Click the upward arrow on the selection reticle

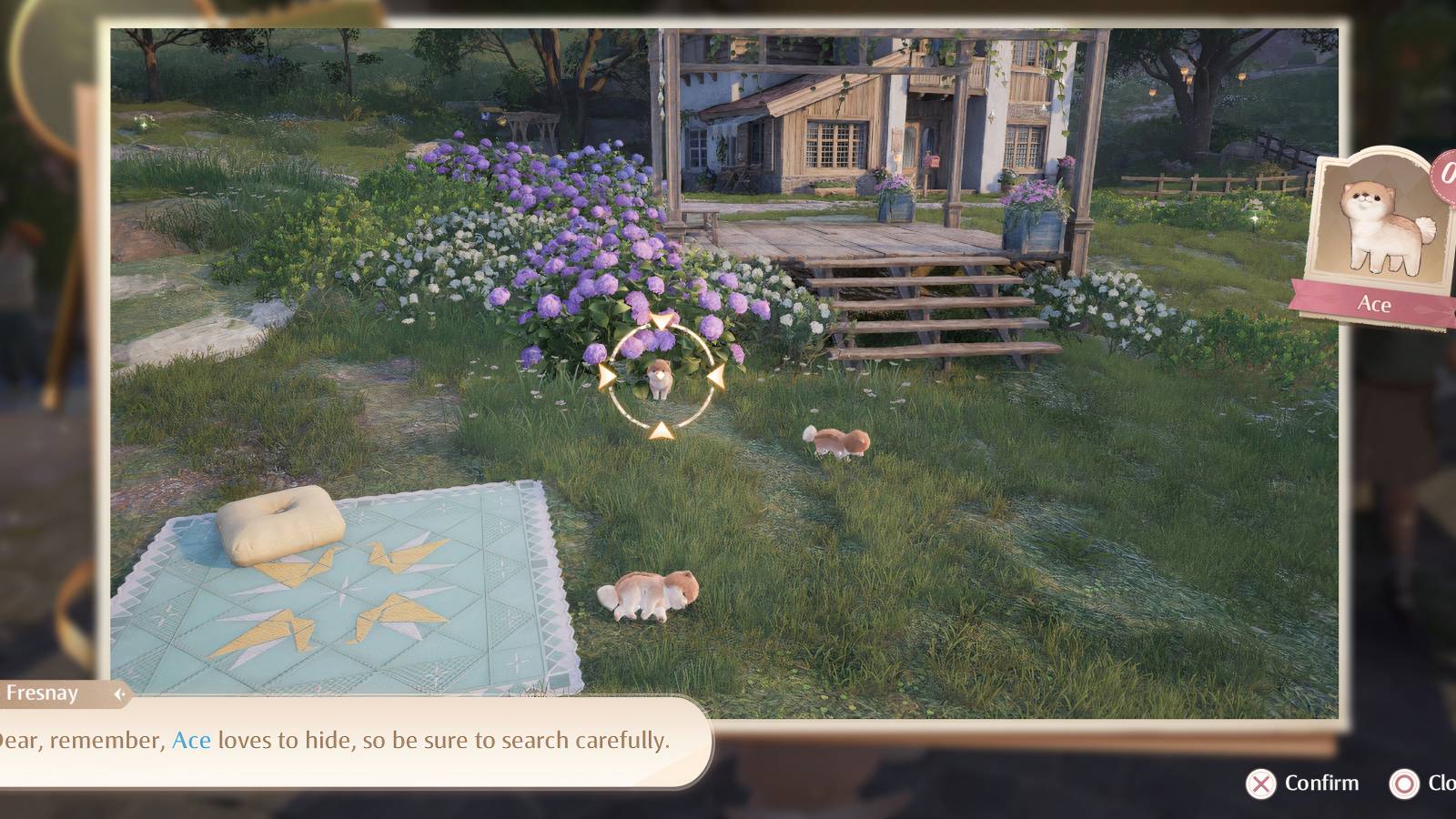pos(662,320)
